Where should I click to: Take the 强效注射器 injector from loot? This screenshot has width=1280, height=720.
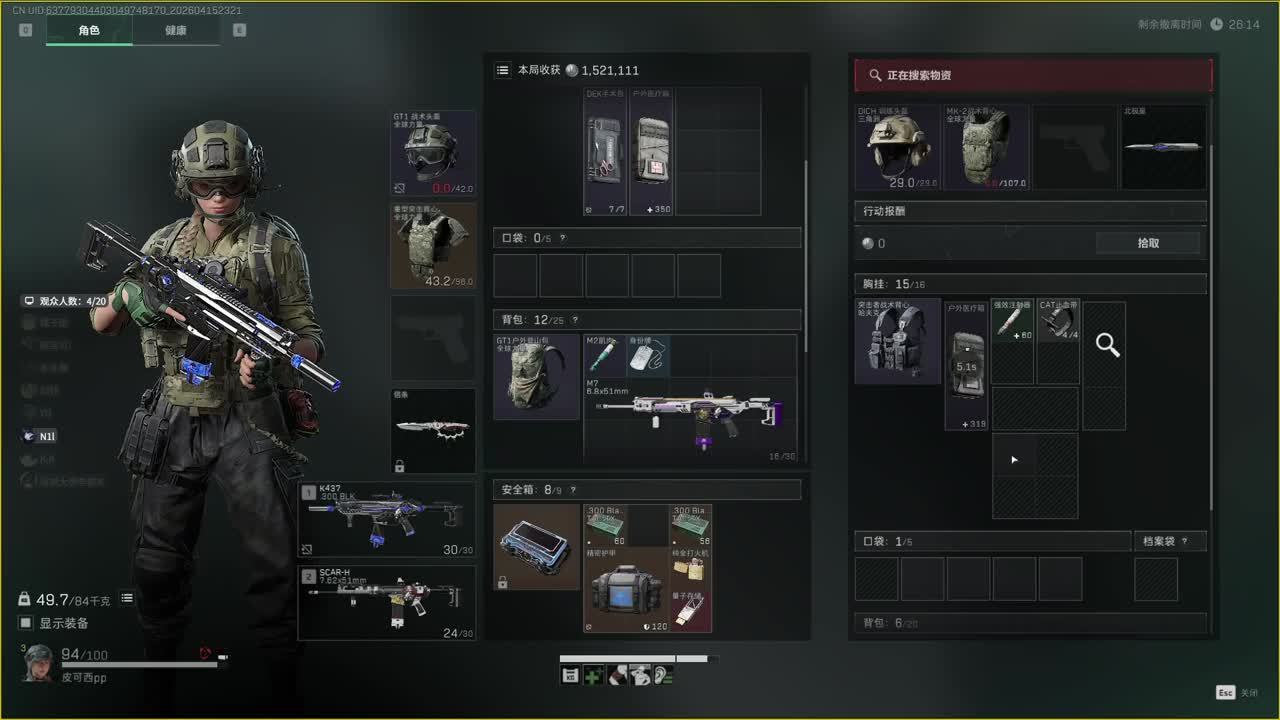pos(1012,321)
